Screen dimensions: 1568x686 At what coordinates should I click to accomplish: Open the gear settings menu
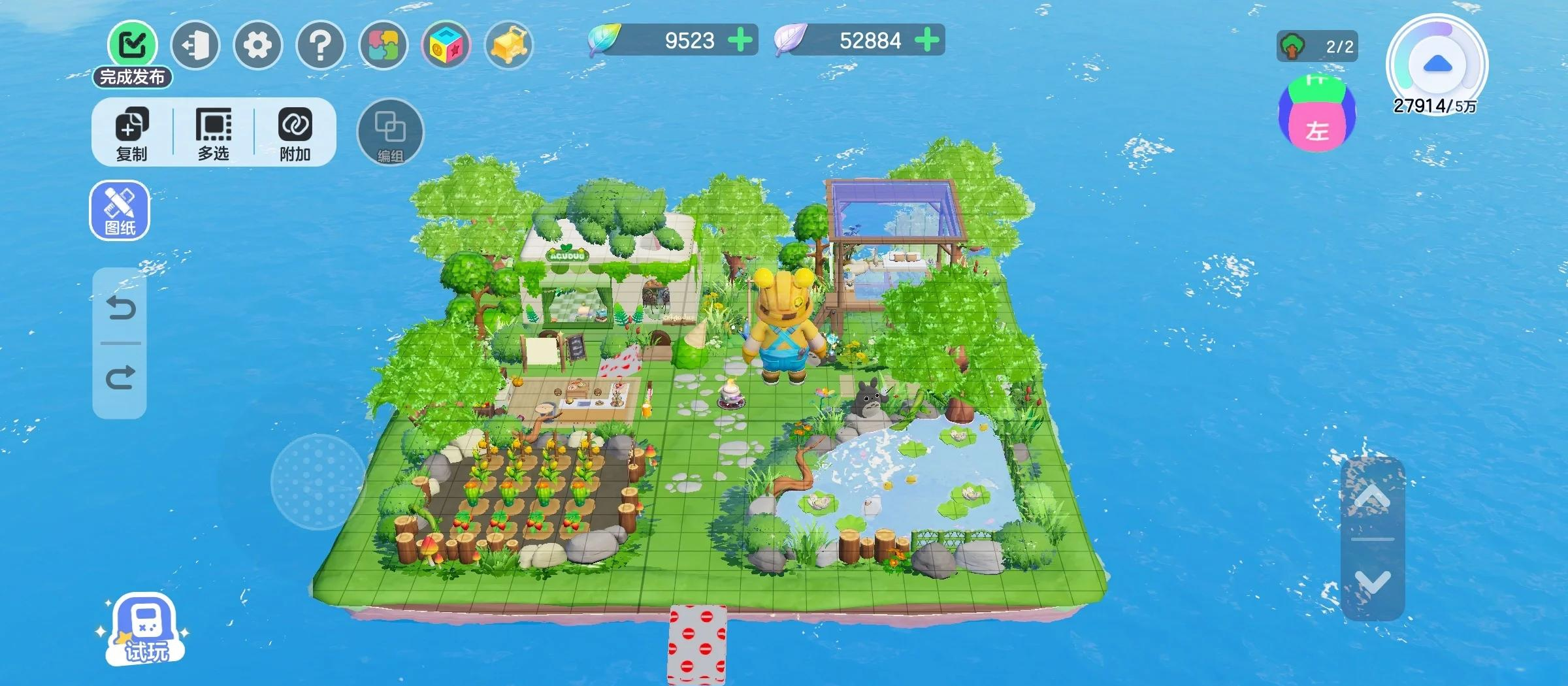coord(257,45)
